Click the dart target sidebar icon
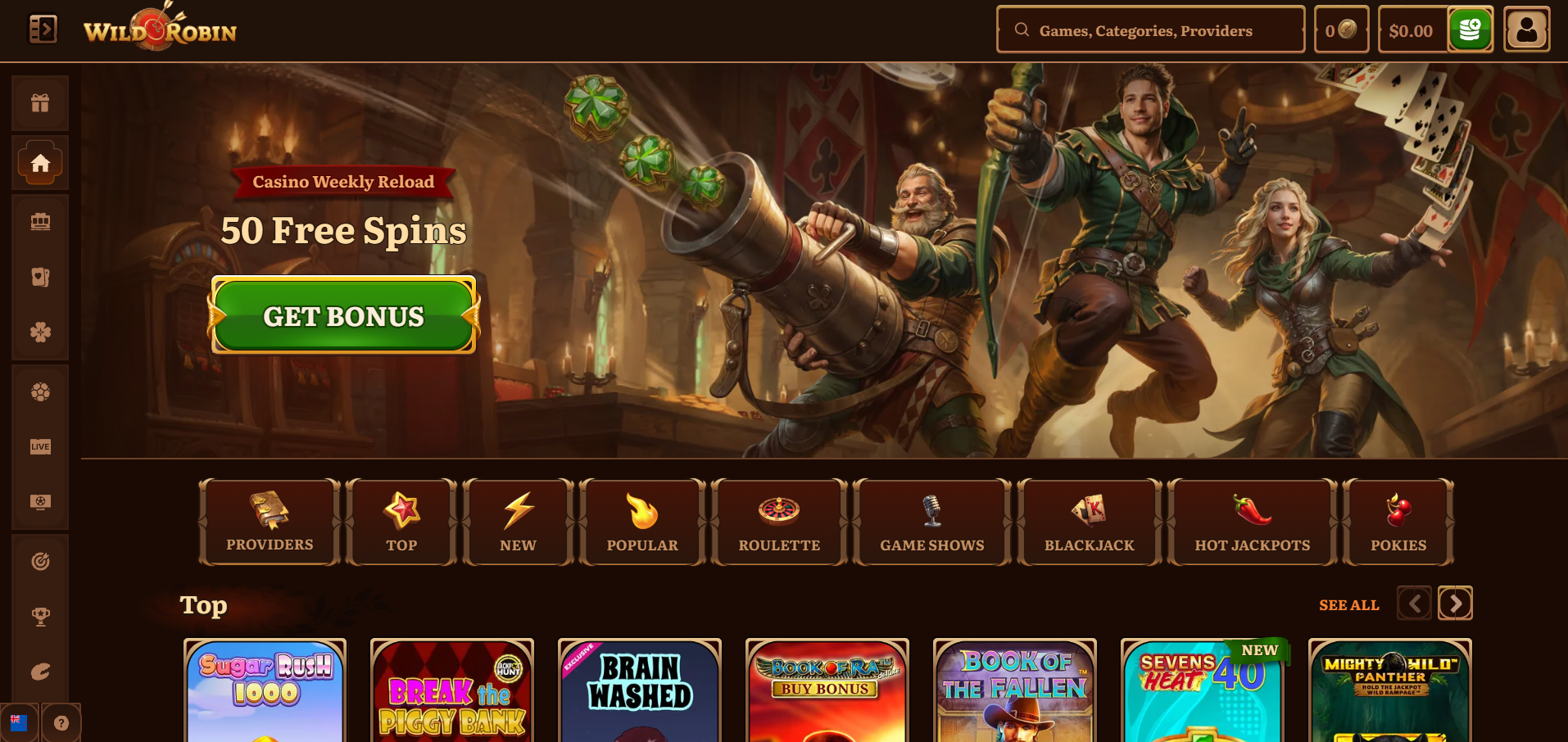 (x=40, y=561)
